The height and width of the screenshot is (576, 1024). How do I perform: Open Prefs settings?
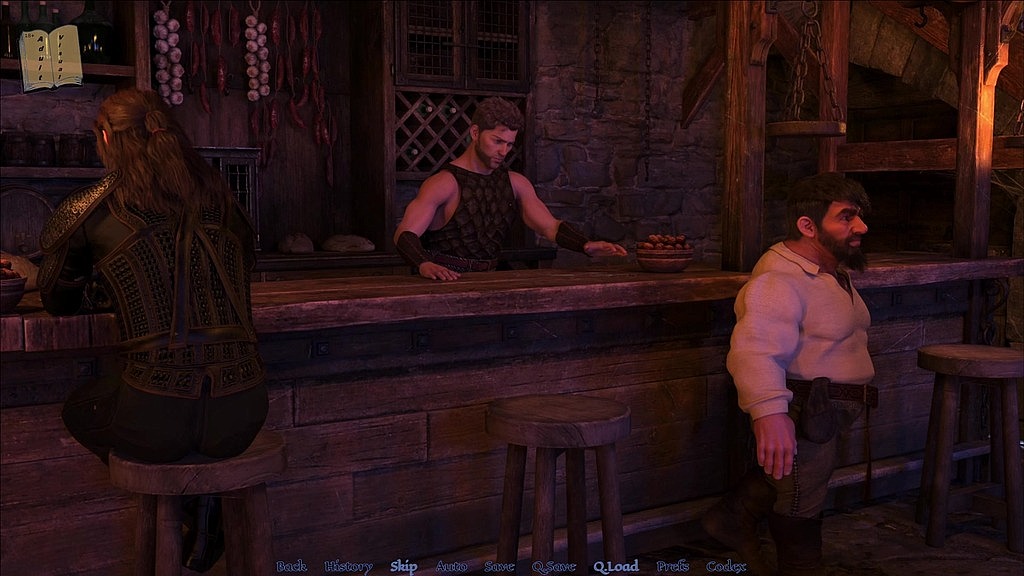coord(672,566)
